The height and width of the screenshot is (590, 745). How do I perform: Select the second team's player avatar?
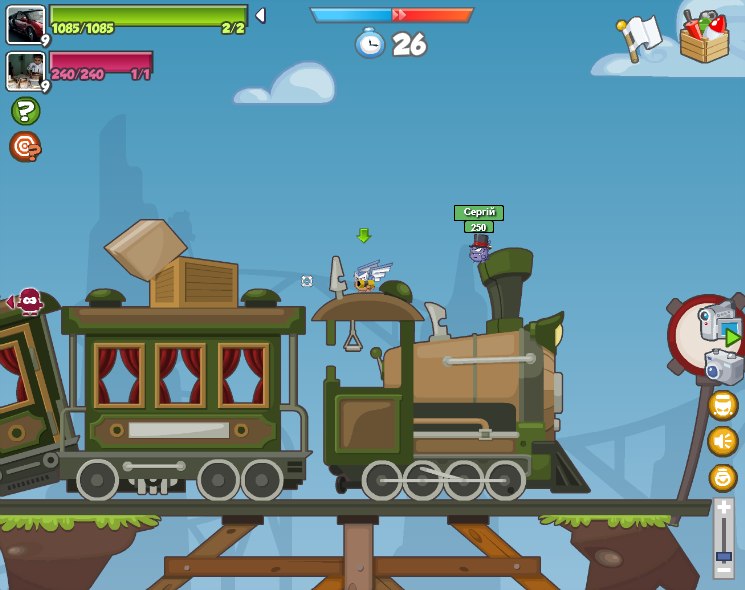pos(25,70)
